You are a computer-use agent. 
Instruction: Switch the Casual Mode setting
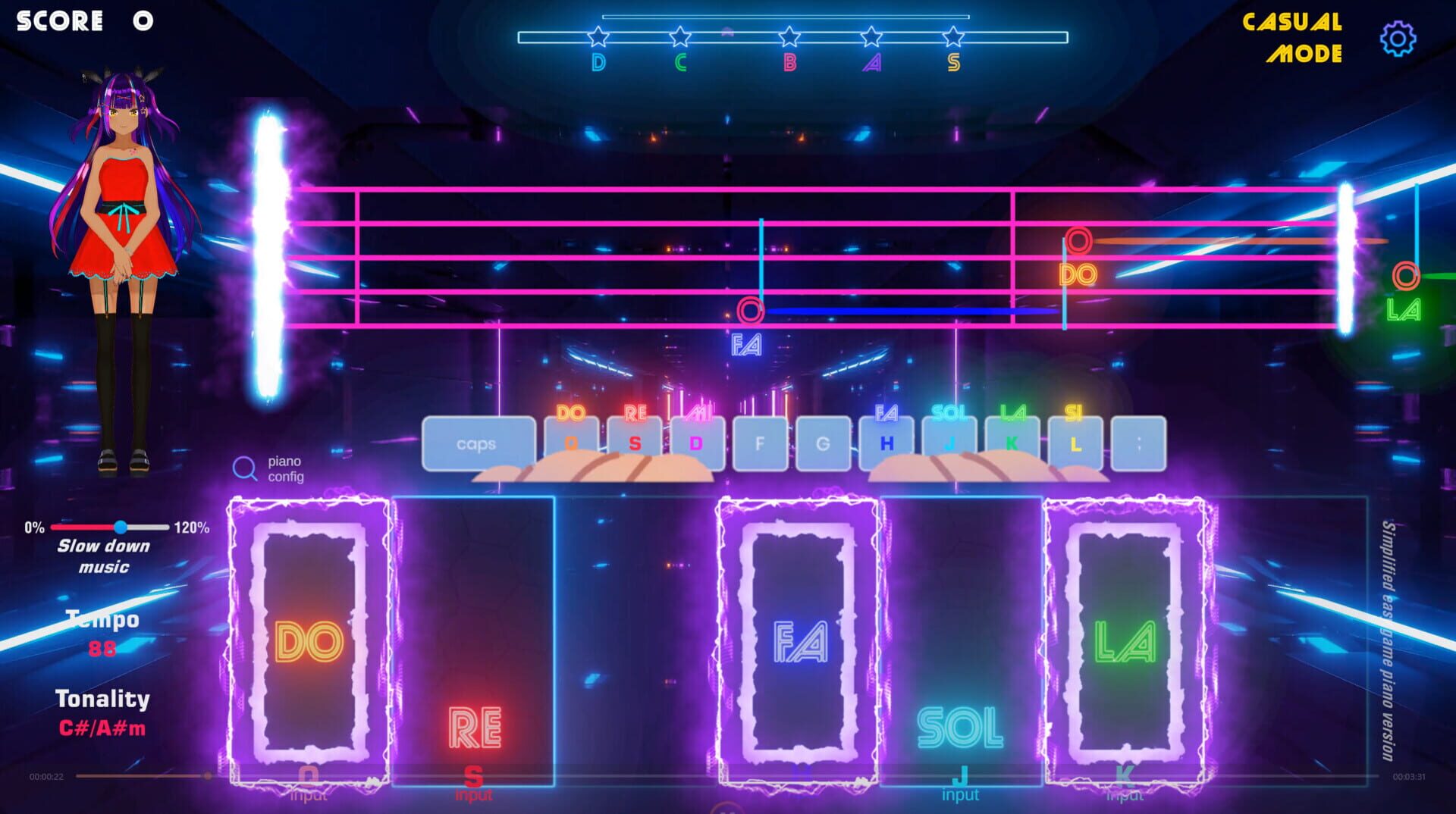click(x=1291, y=38)
